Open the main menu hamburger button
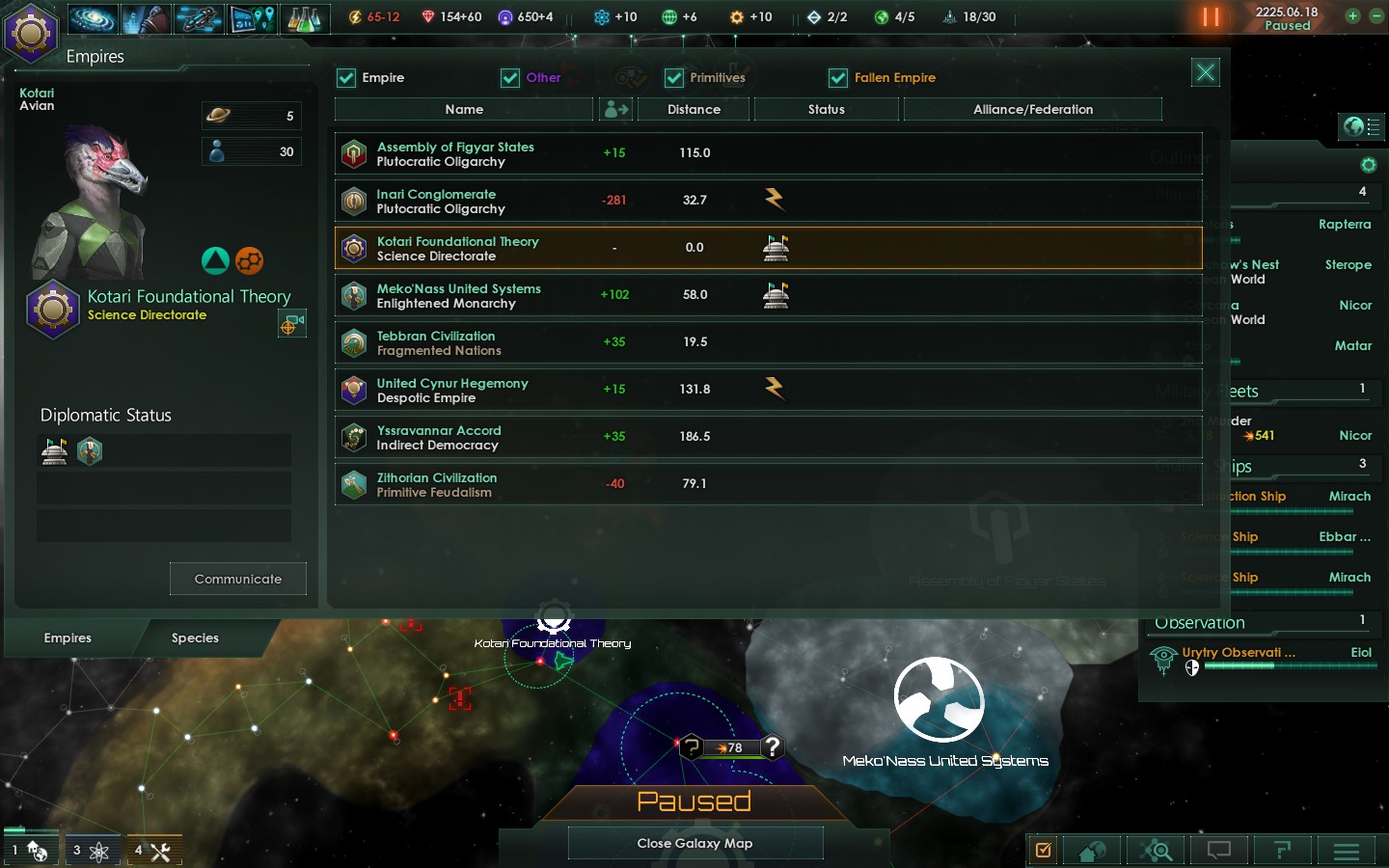Image resolution: width=1389 pixels, height=868 pixels. (x=1346, y=851)
